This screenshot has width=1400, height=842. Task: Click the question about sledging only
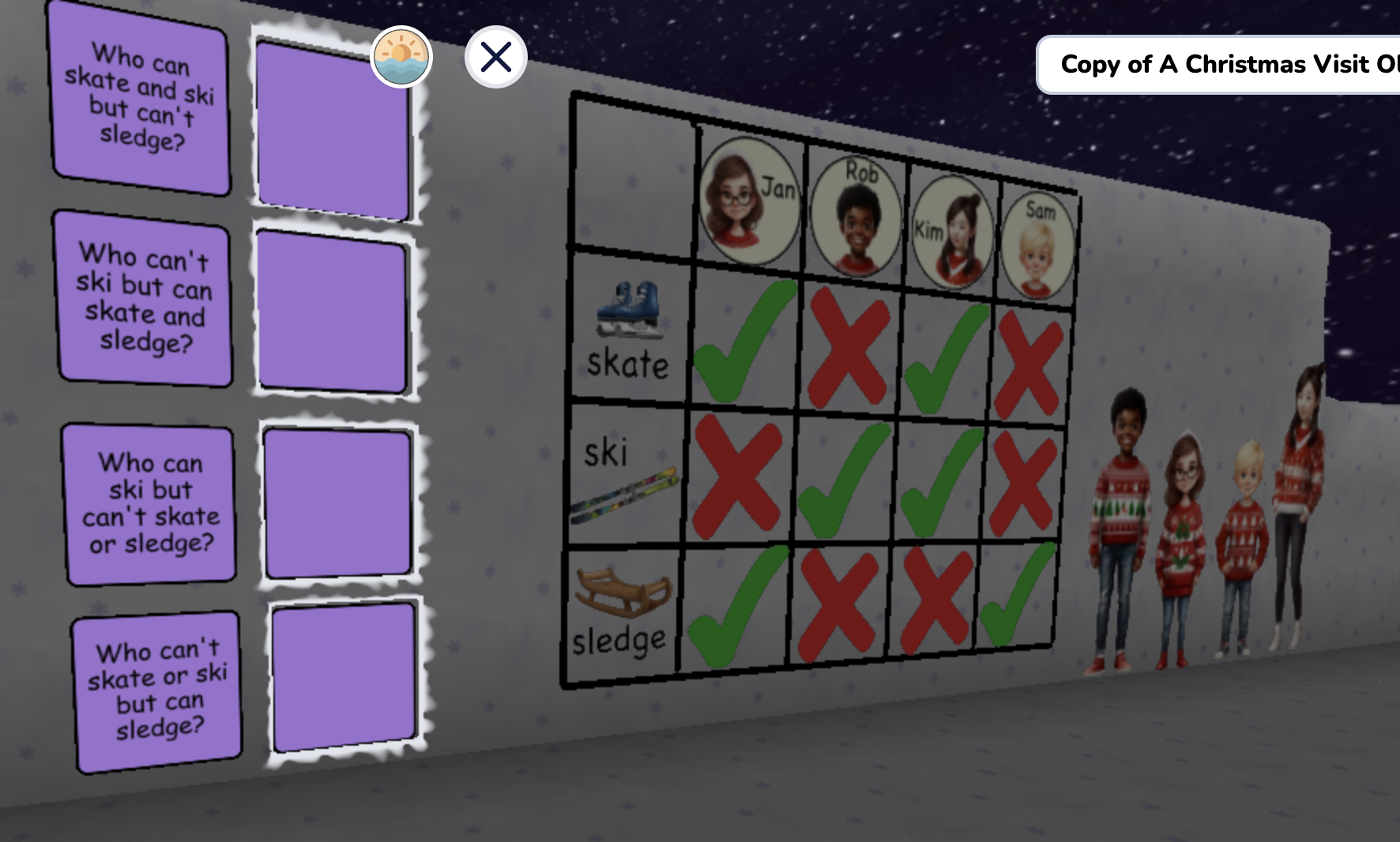click(156, 691)
